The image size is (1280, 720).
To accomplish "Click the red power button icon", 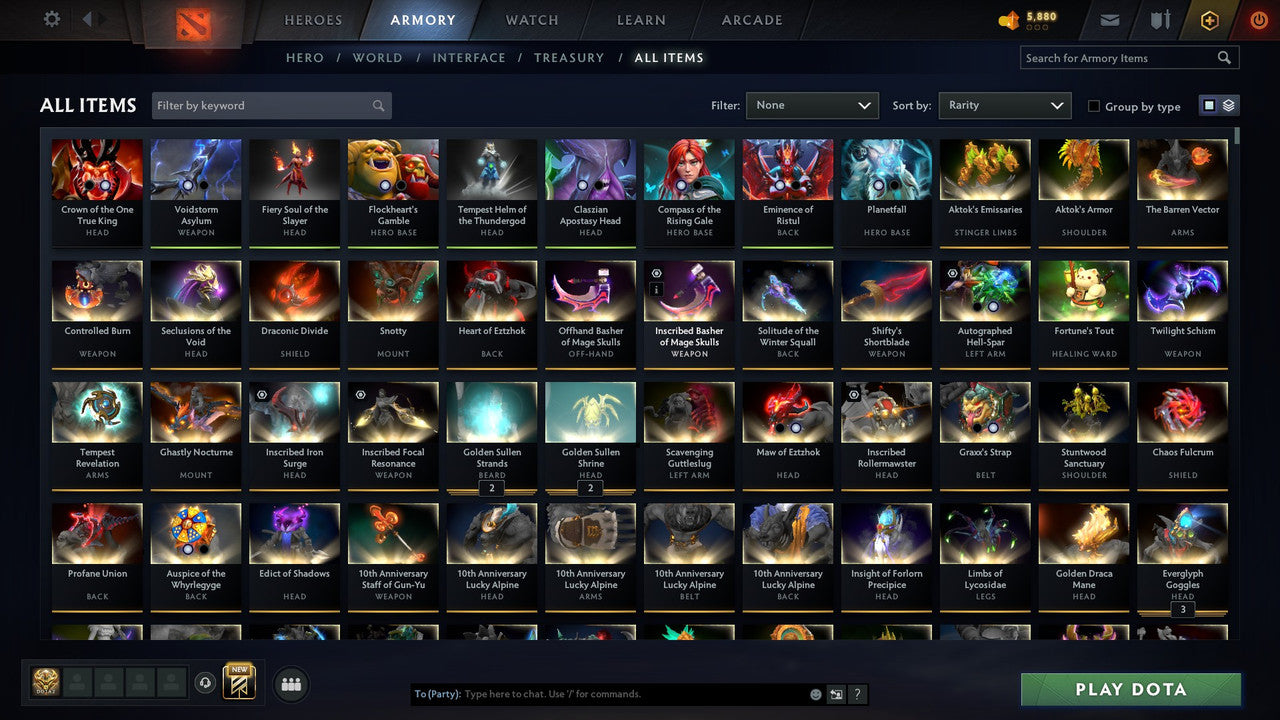I will click(x=1258, y=18).
